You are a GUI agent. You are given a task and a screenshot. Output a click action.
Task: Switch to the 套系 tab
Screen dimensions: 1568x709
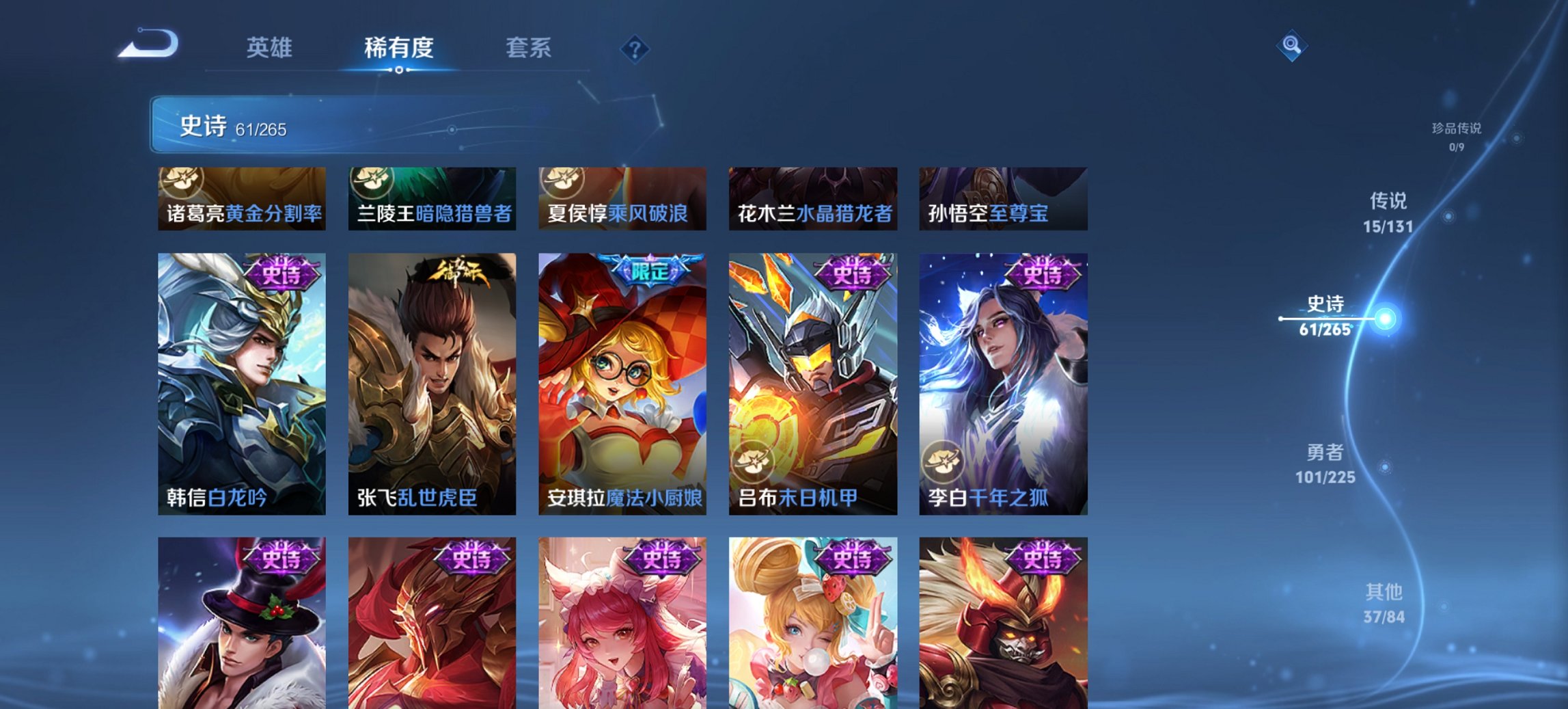[x=529, y=48]
